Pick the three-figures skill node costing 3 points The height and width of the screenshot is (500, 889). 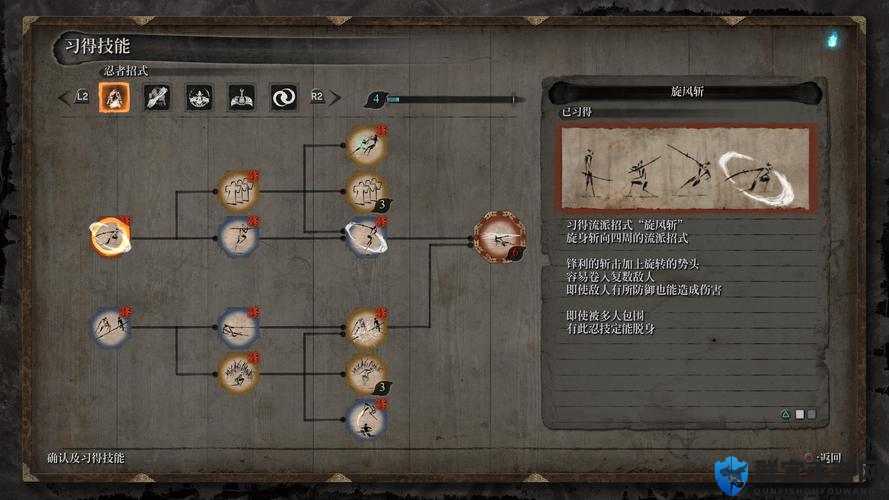tap(366, 190)
